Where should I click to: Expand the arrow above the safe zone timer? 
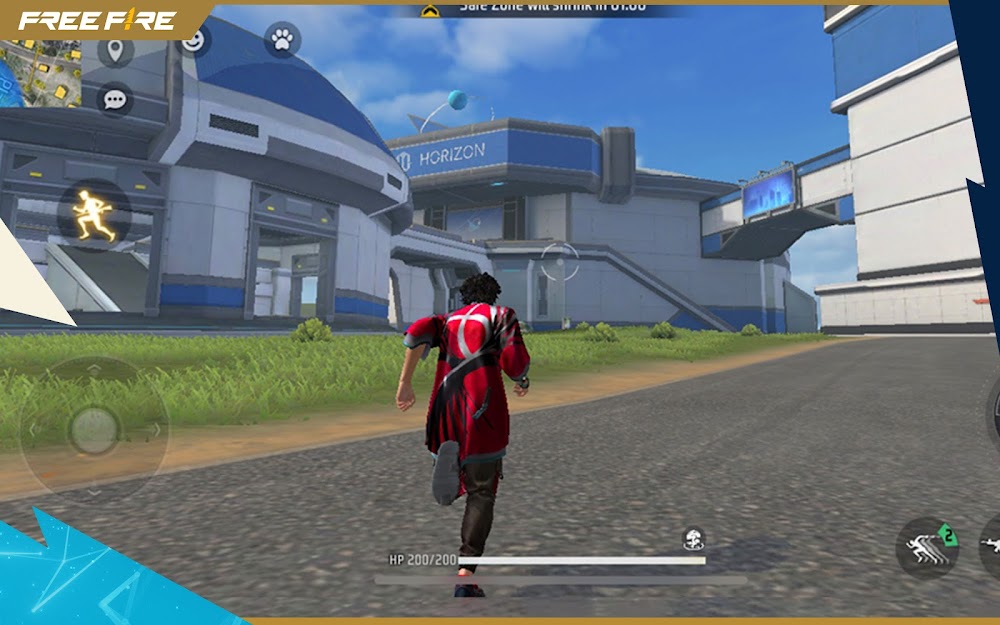430,10
